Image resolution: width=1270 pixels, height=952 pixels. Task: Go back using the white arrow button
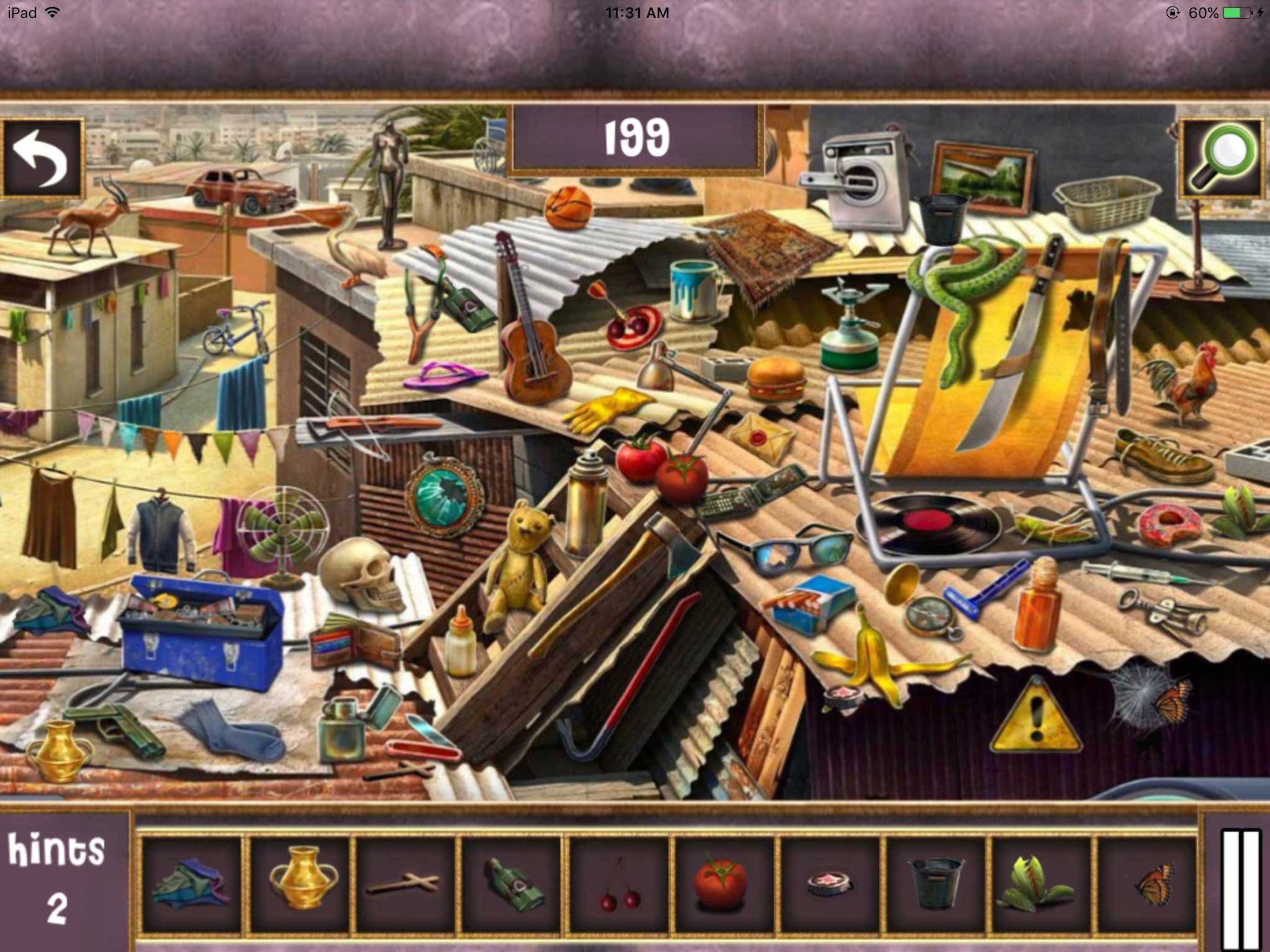click(41, 158)
